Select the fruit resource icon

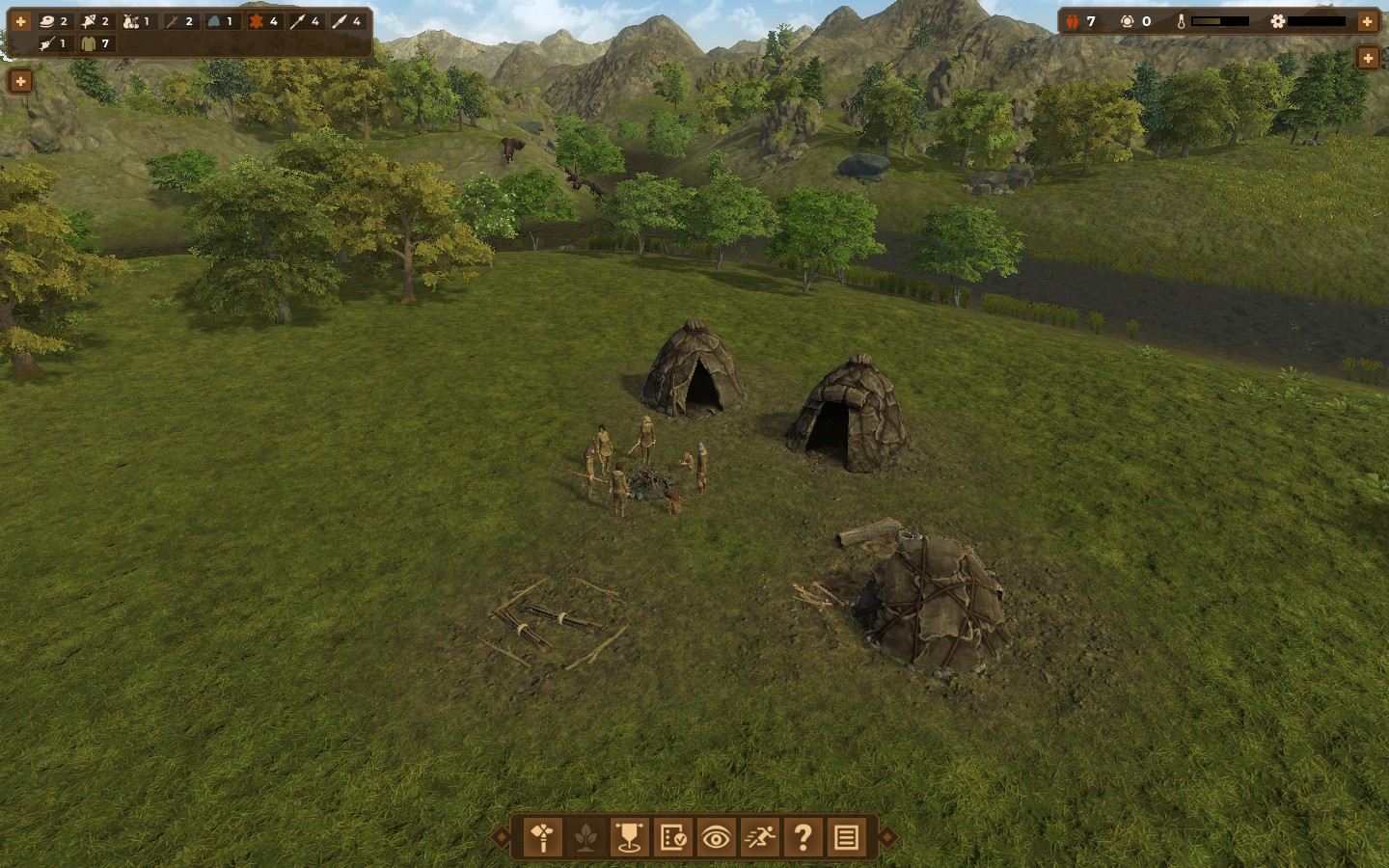(x=131, y=21)
